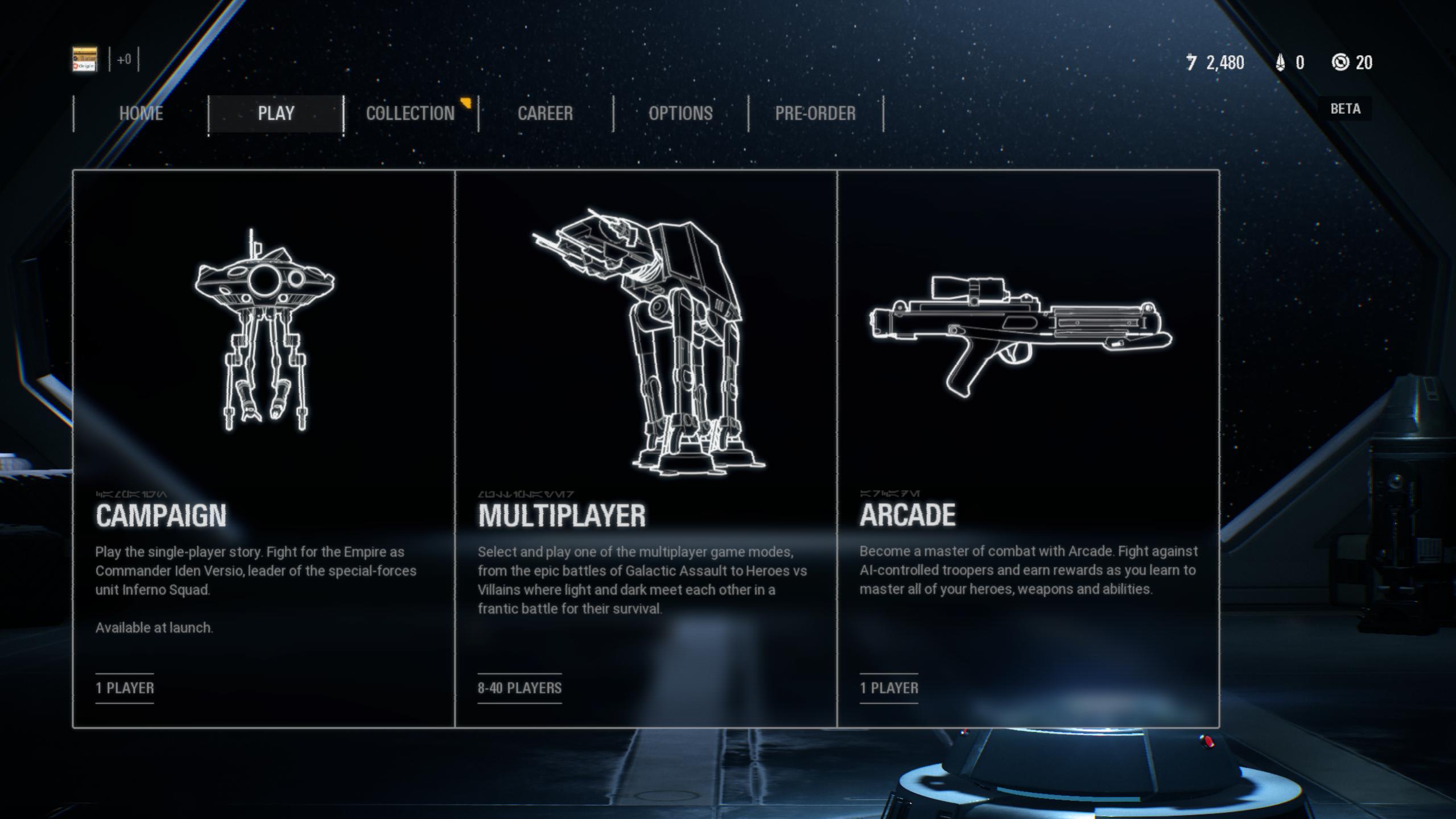Screen dimensions: 1456x819
Task: Click the player avatar emblem
Action: point(85,60)
